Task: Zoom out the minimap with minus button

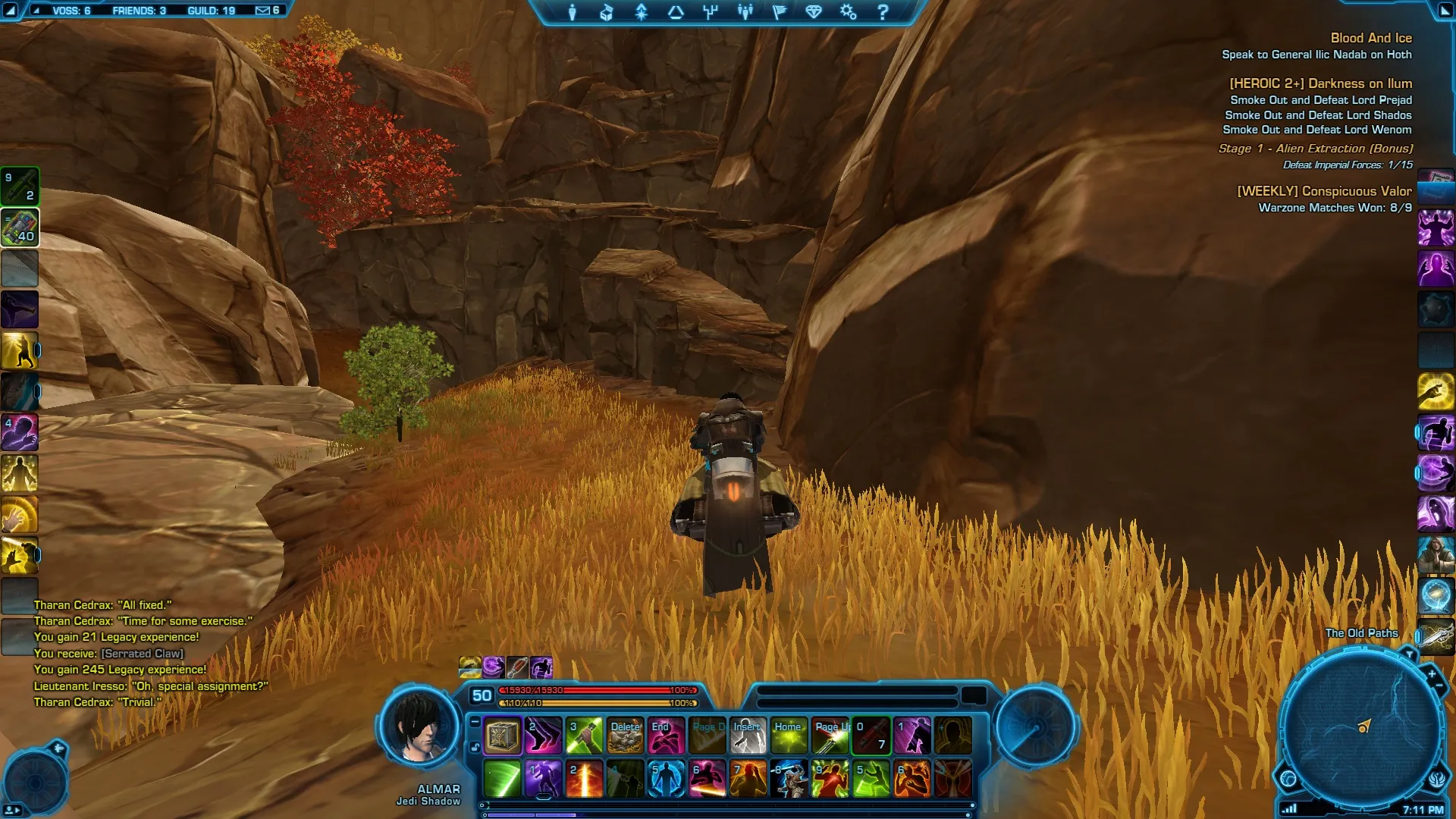Action: pos(1439,686)
